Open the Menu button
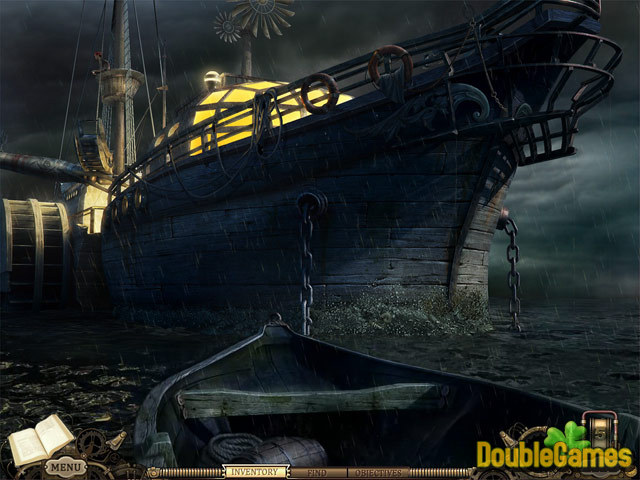The height and width of the screenshot is (480, 640). point(64,466)
